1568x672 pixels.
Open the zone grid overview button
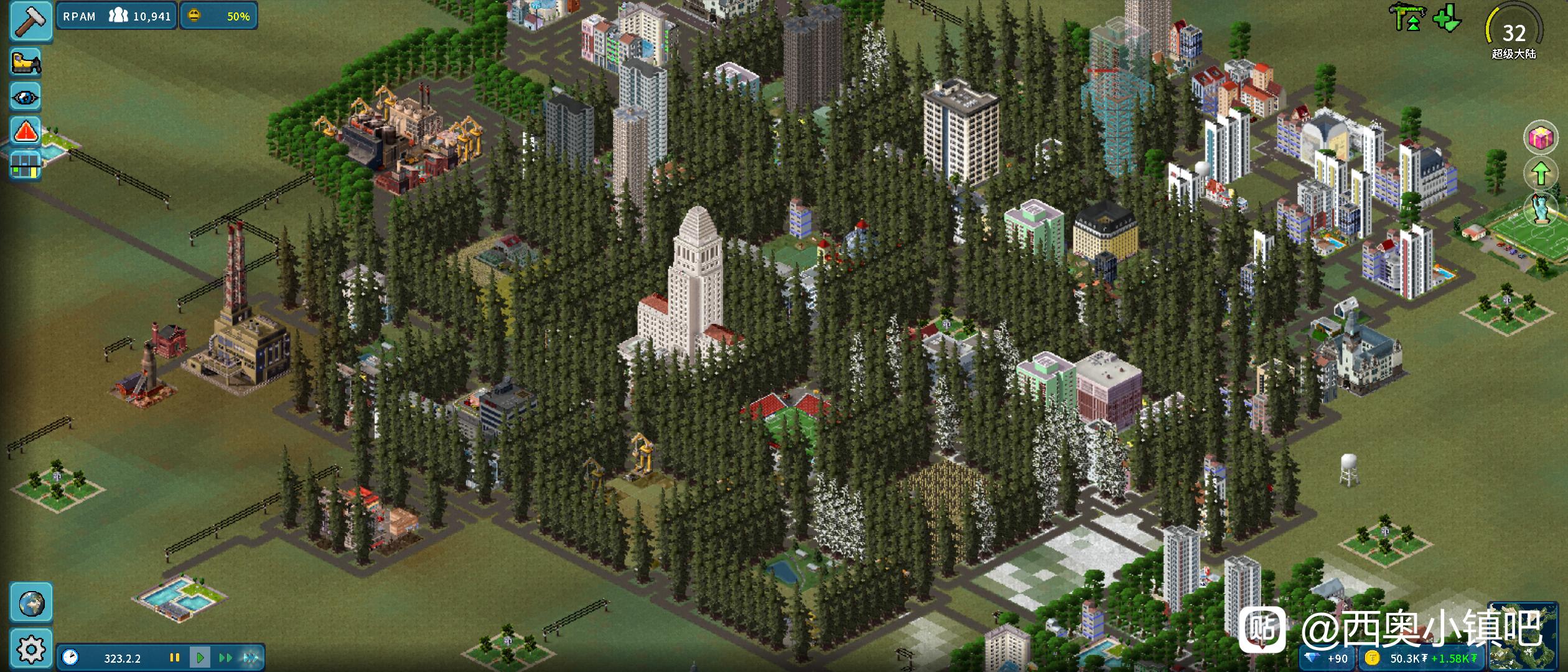[26, 166]
